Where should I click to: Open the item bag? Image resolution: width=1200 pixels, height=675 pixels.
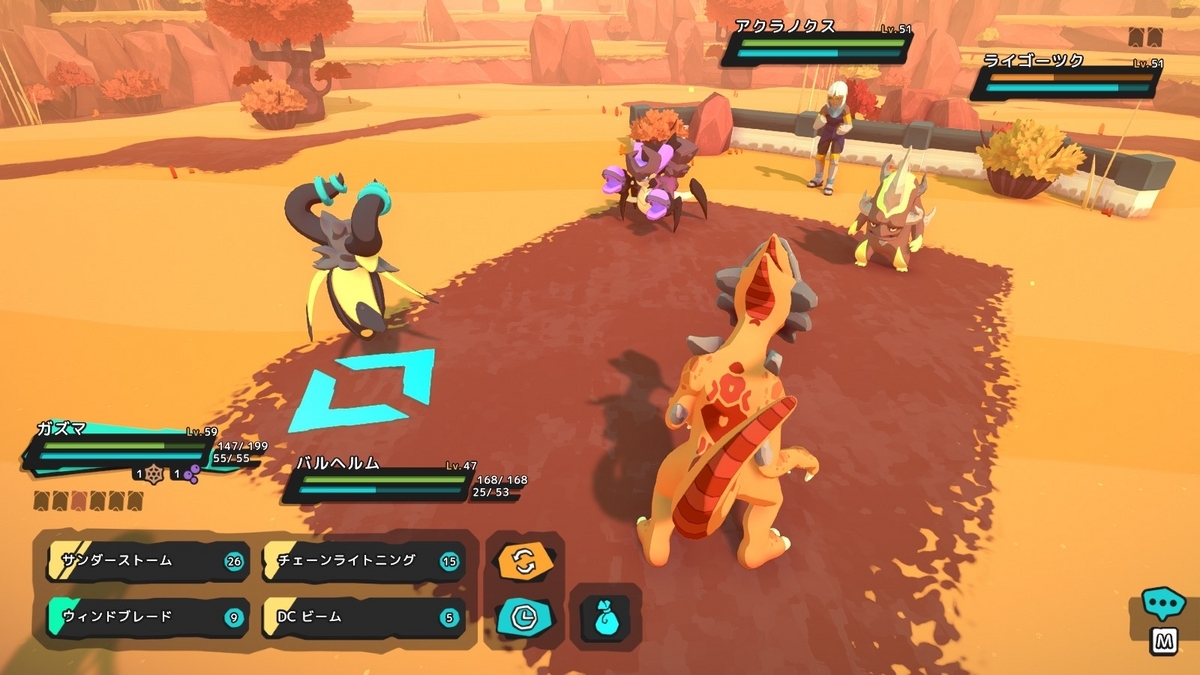coord(604,617)
